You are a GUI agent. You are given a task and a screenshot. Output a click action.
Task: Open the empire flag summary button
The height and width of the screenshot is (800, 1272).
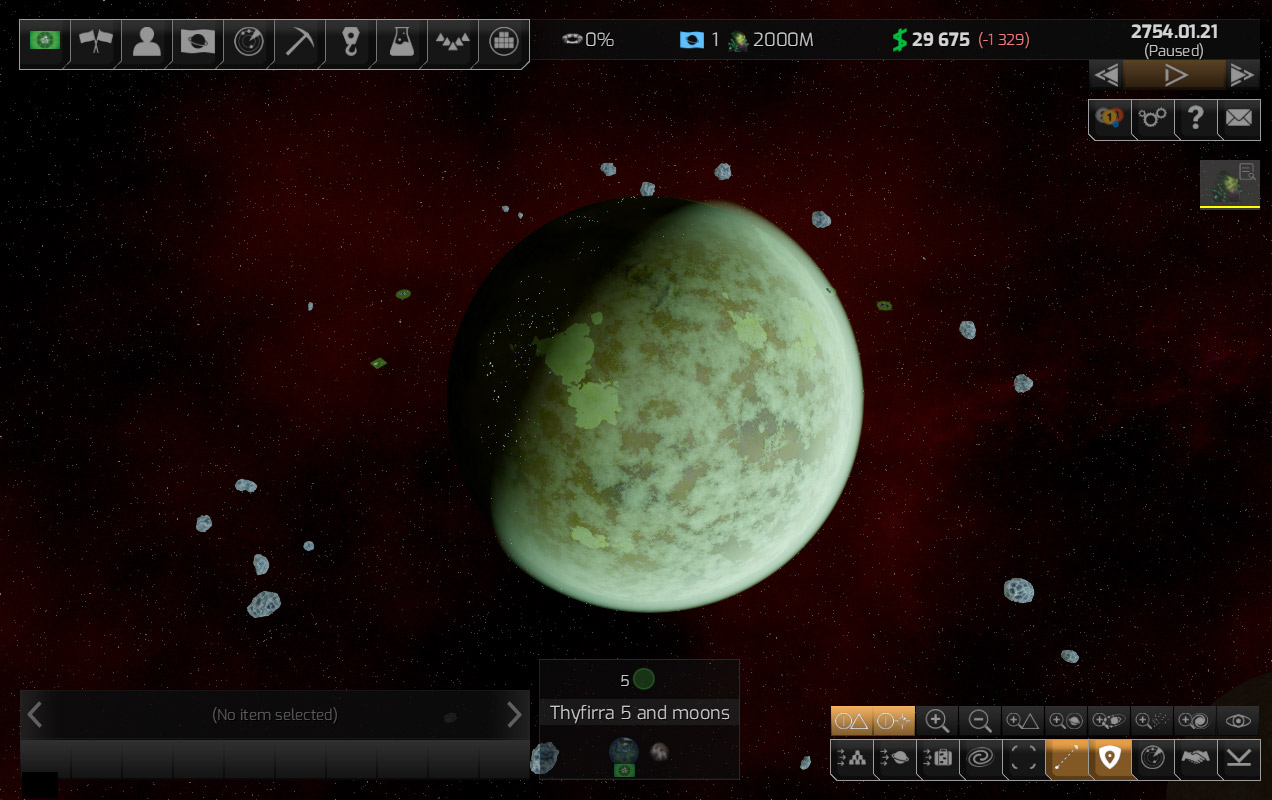click(45, 41)
